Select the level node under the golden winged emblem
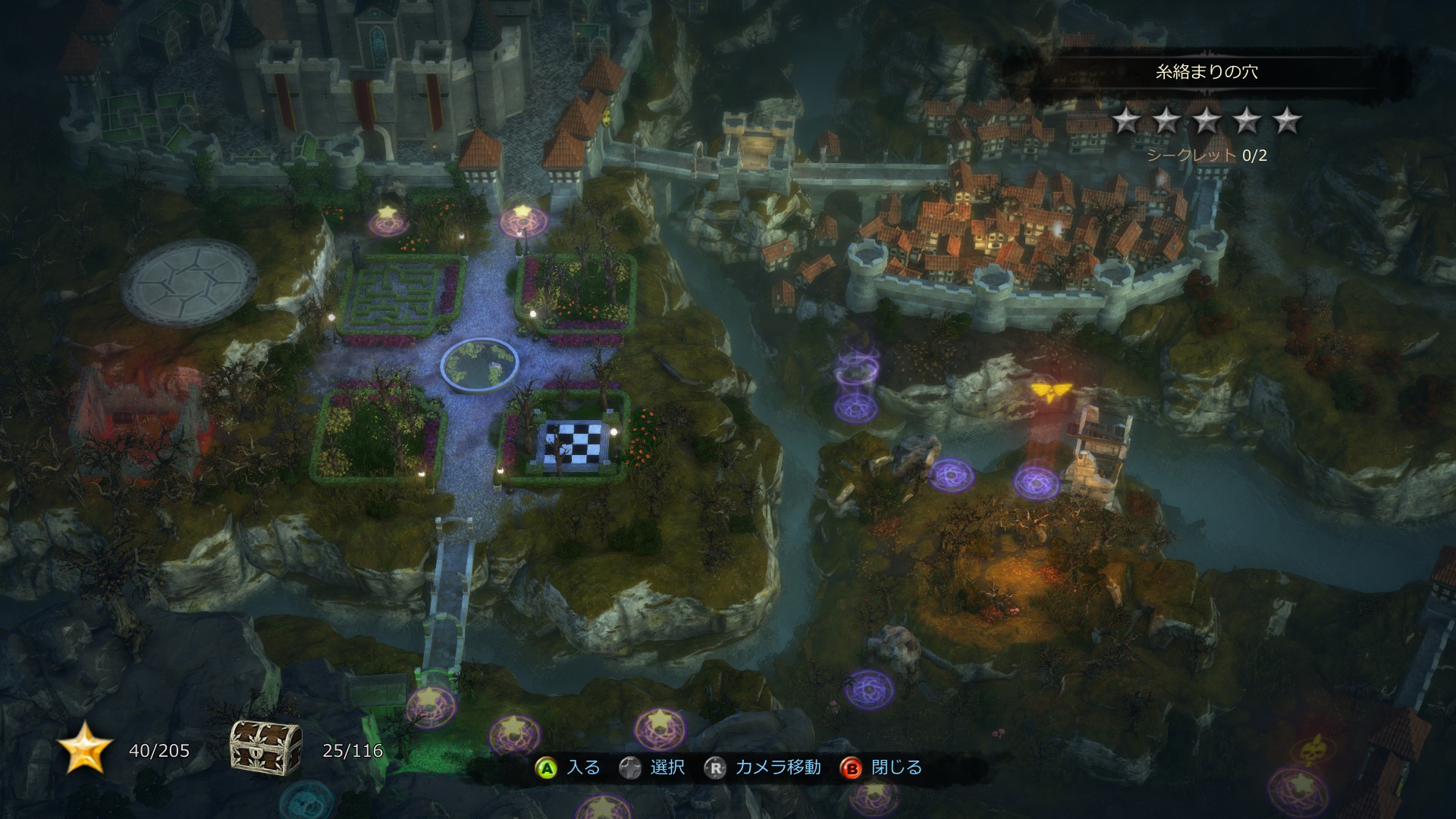 1037,482
